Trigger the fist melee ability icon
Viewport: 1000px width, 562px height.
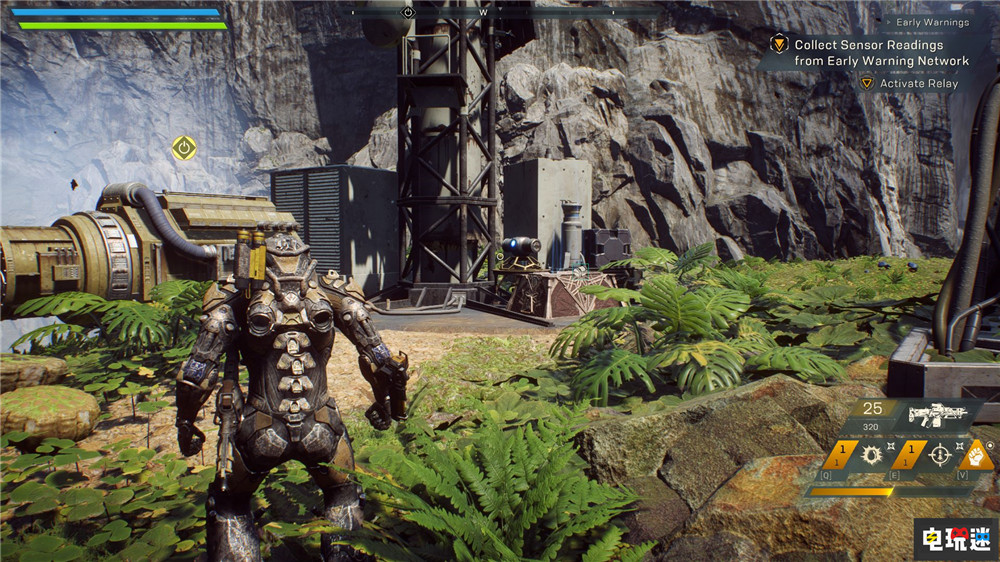pos(975,456)
